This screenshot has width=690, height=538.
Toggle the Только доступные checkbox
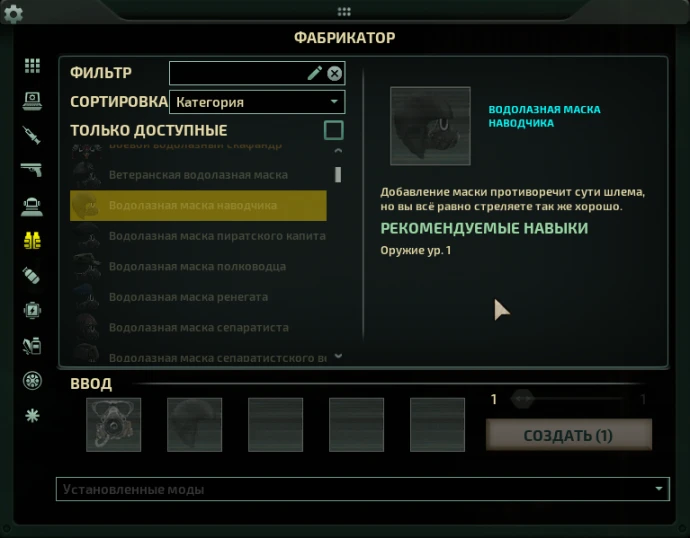tap(334, 130)
